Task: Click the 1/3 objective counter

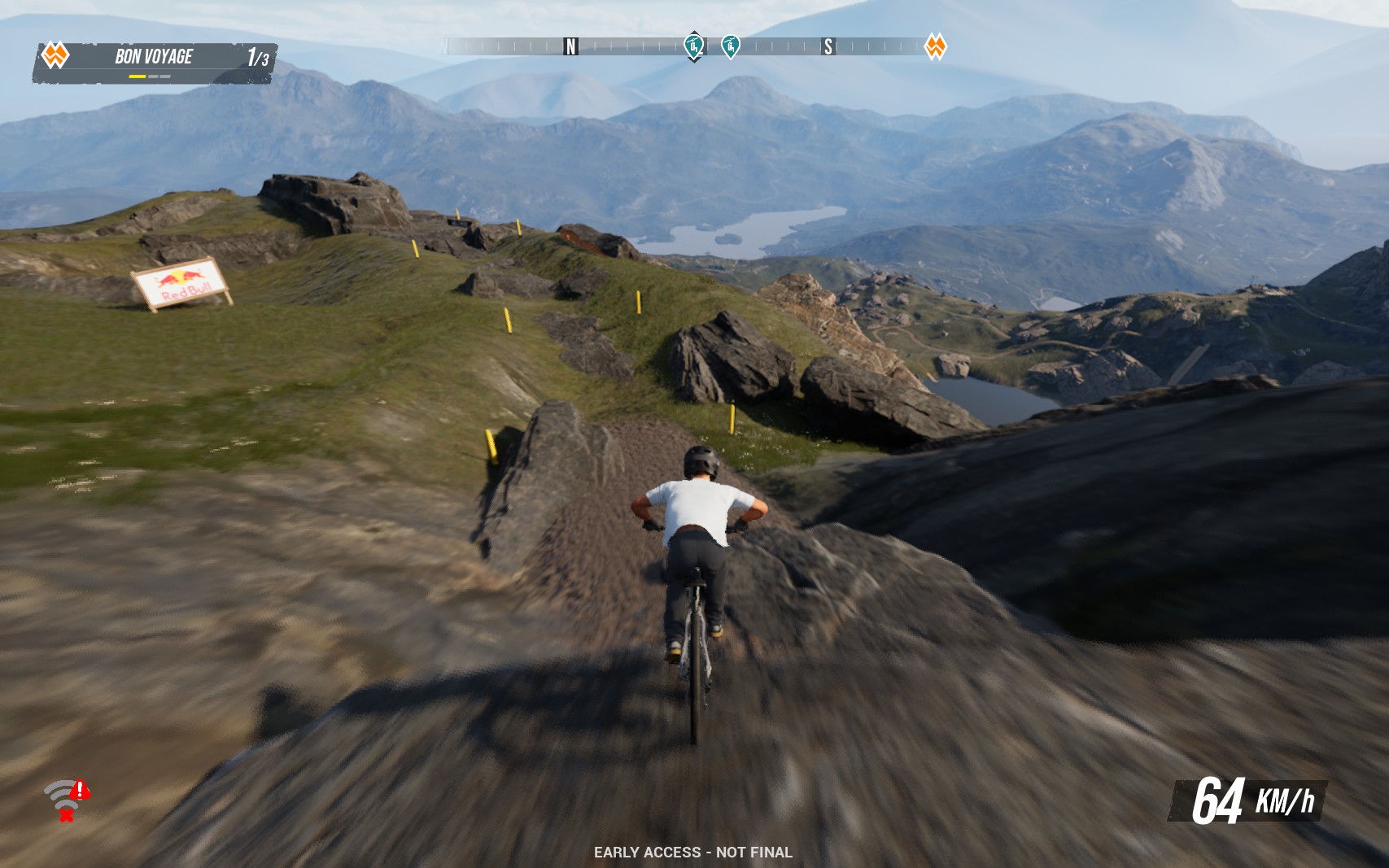Action: 257,56
